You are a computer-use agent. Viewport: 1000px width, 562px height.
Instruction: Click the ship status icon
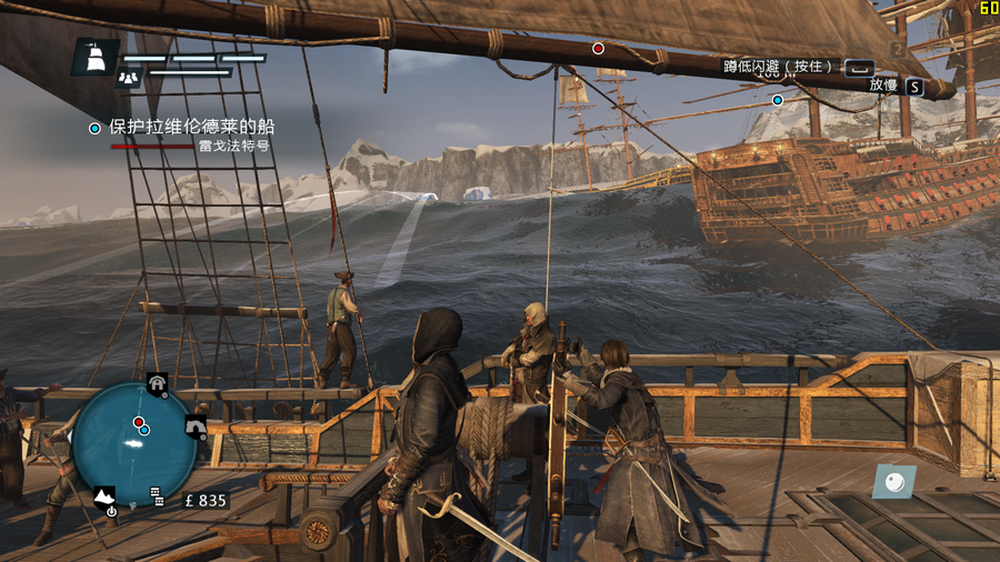click(x=95, y=58)
